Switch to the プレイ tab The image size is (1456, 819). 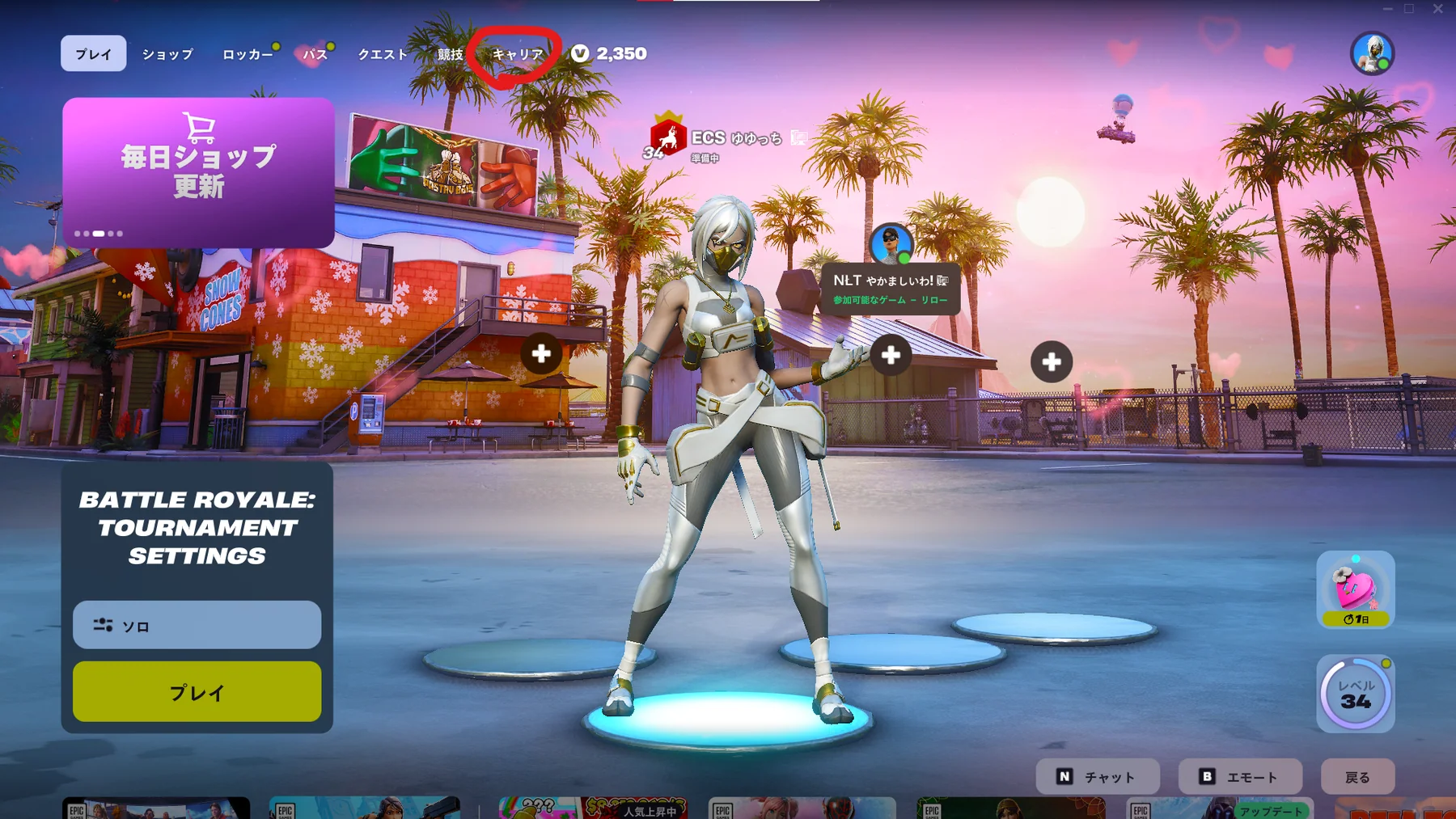coord(93,54)
